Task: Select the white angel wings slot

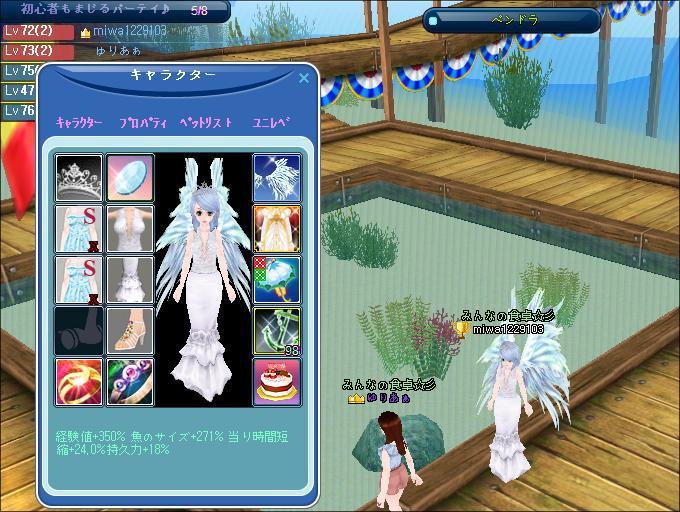Action: (277, 177)
